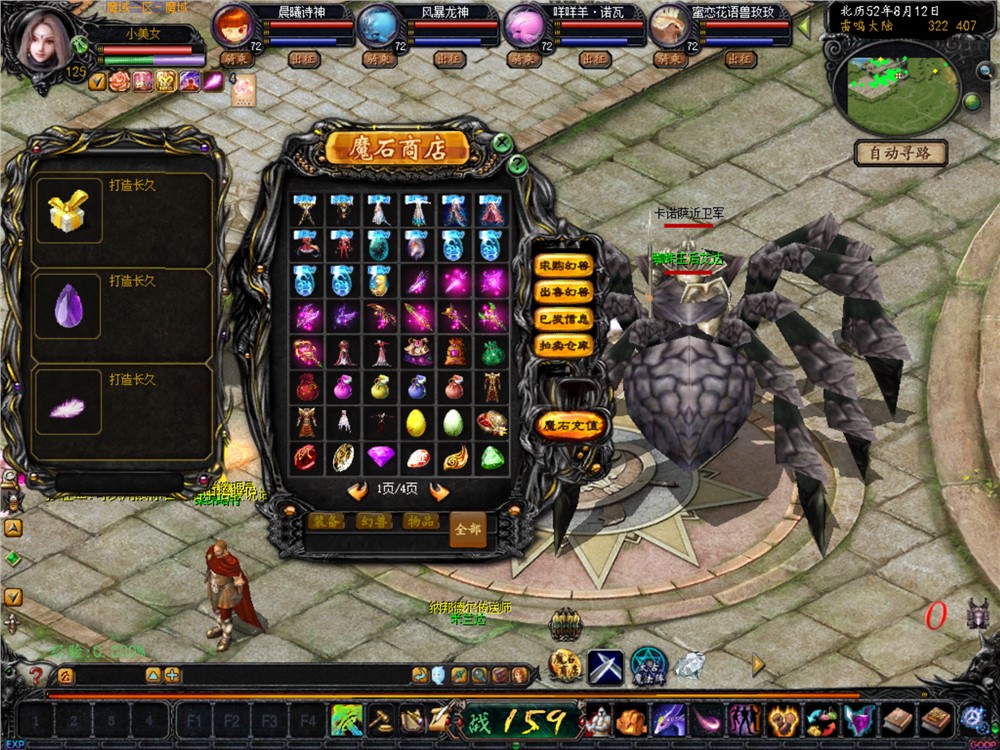Open the shop help question-mark button

517,163
